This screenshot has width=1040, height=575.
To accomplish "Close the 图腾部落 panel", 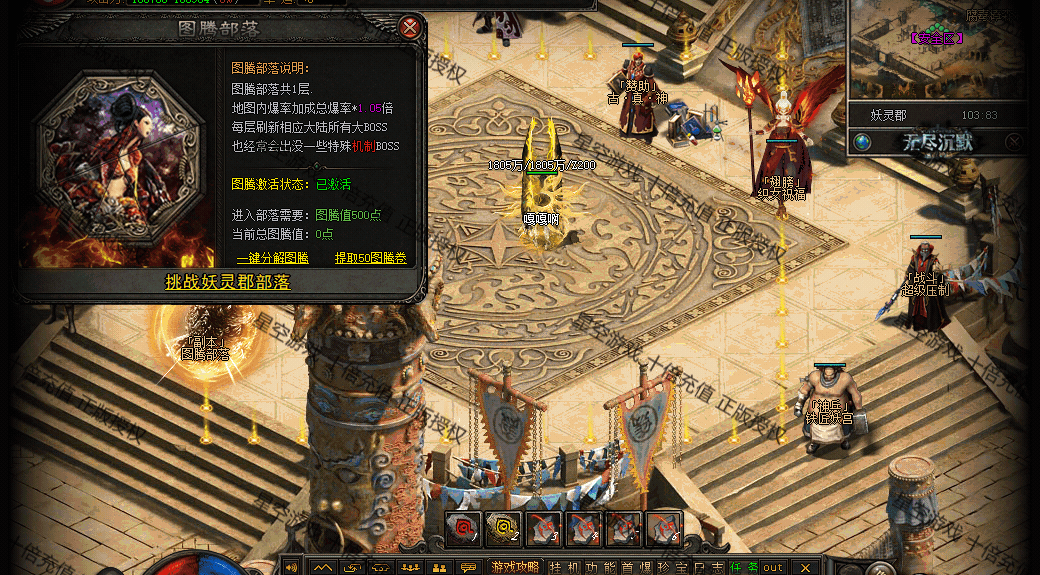I will [x=410, y=28].
